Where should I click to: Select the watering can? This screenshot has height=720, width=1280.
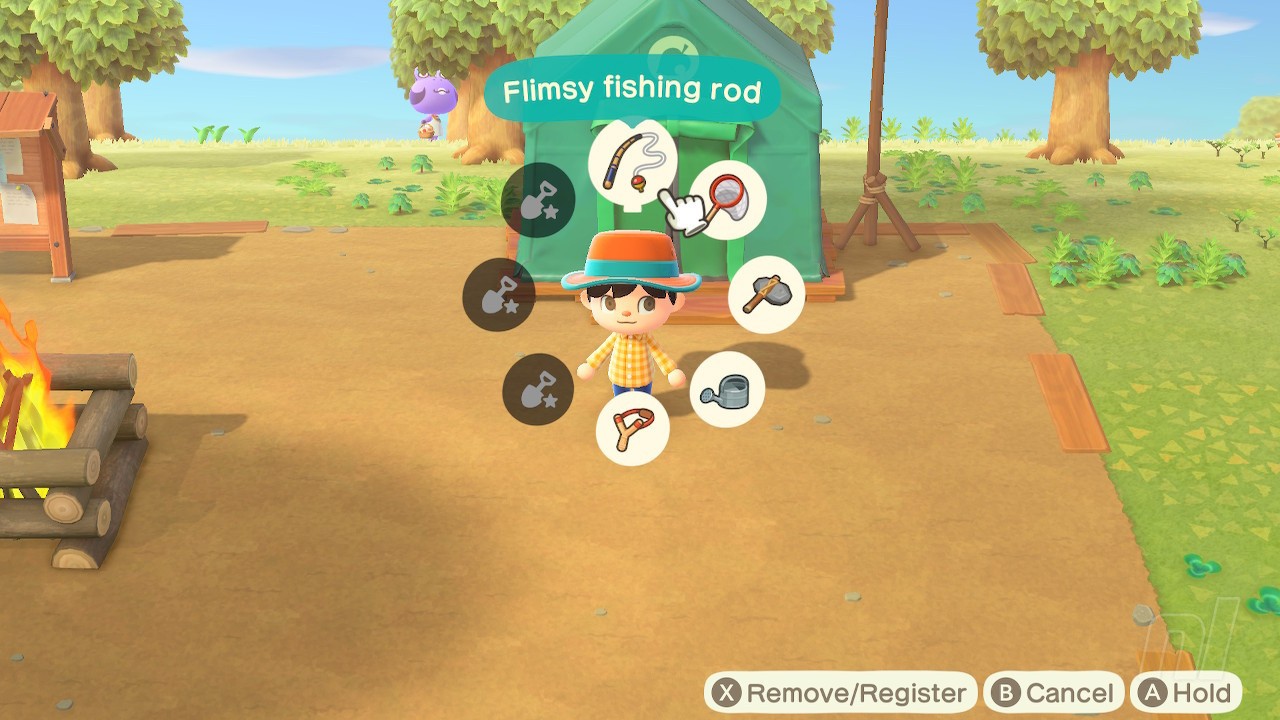pyautogui.click(x=726, y=391)
